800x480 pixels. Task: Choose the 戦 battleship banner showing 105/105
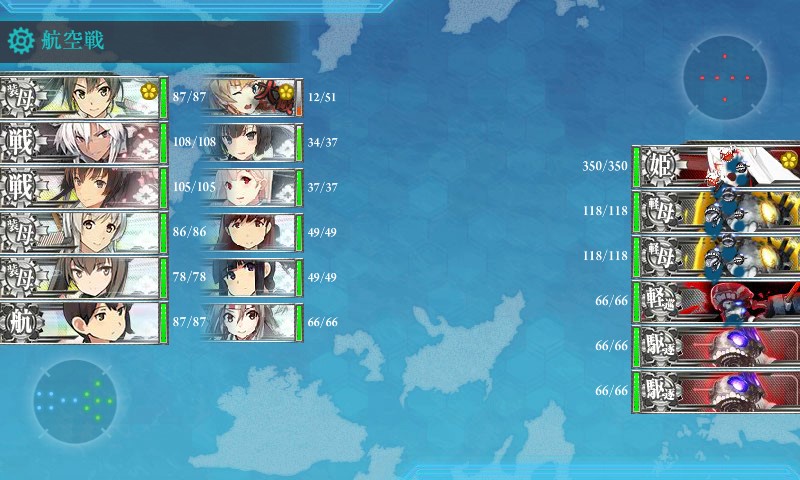pos(82,187)
